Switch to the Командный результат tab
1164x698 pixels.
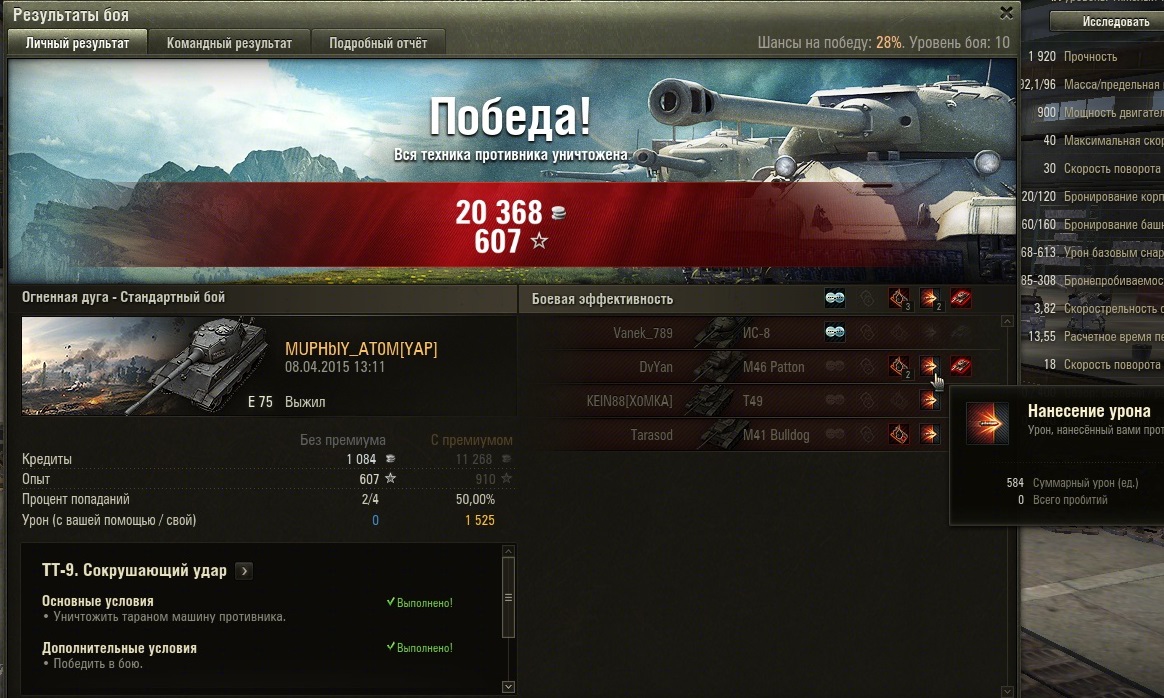point(229,43)
